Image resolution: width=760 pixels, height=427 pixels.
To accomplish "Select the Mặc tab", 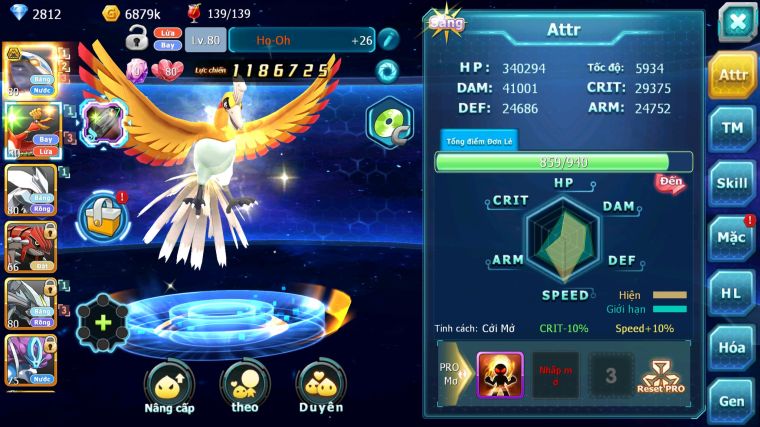I will [732, 238].
